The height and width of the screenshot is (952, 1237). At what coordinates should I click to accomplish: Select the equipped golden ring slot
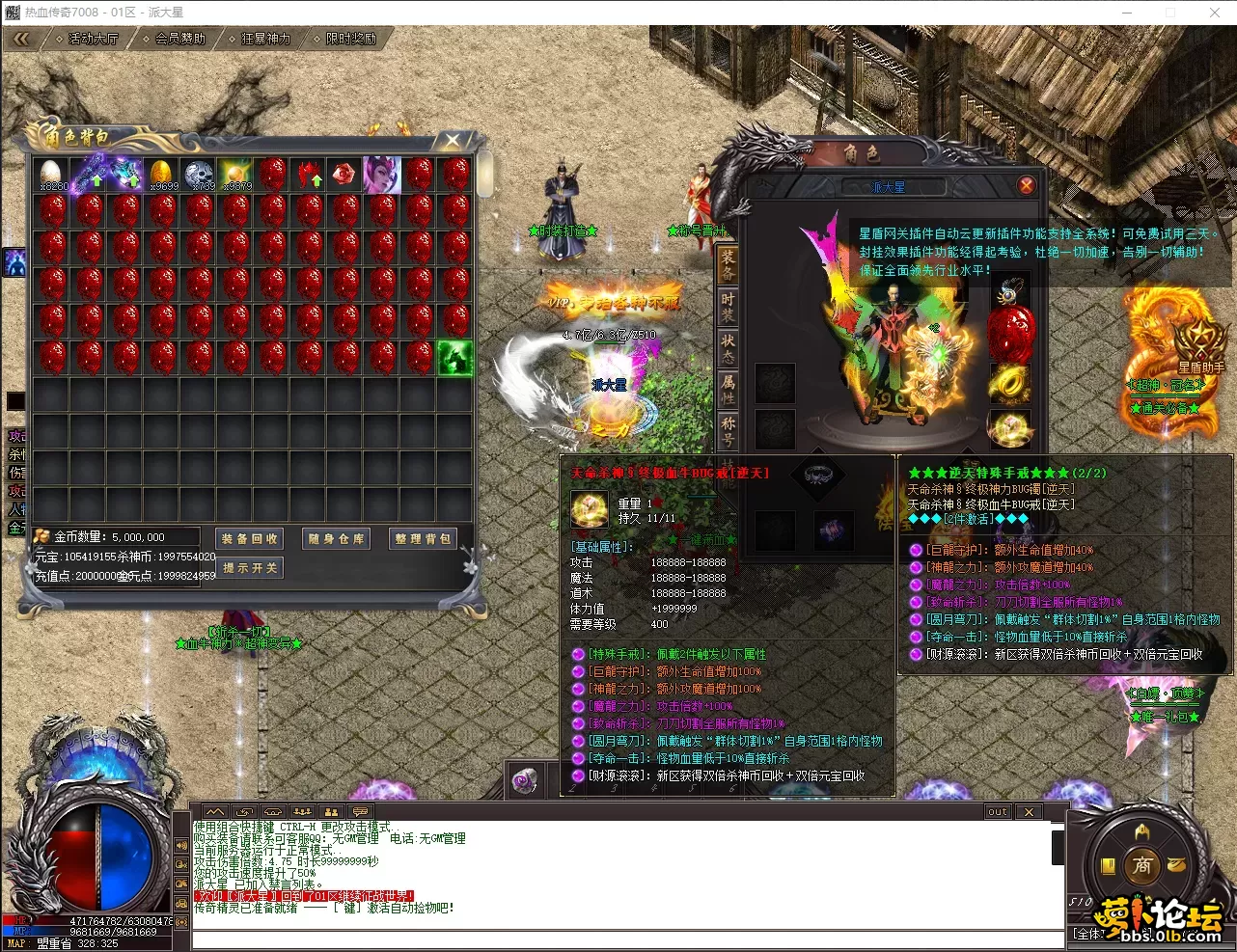point(1009,382)
